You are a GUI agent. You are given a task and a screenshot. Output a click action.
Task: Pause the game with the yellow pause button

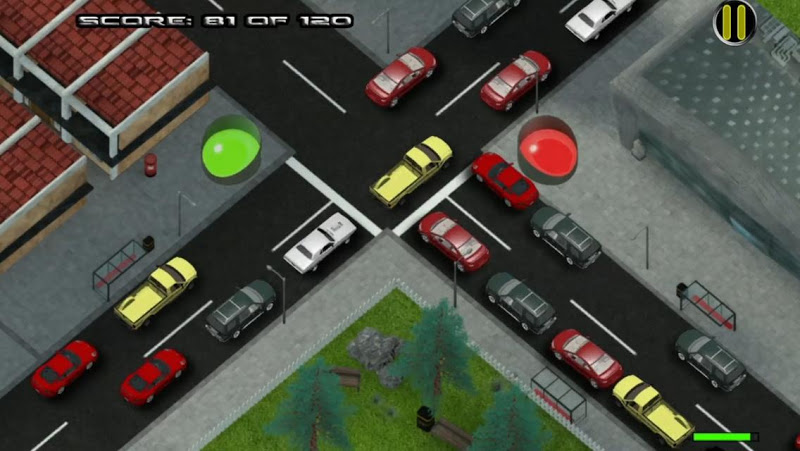pyautogui.click(x=734, y=21)
